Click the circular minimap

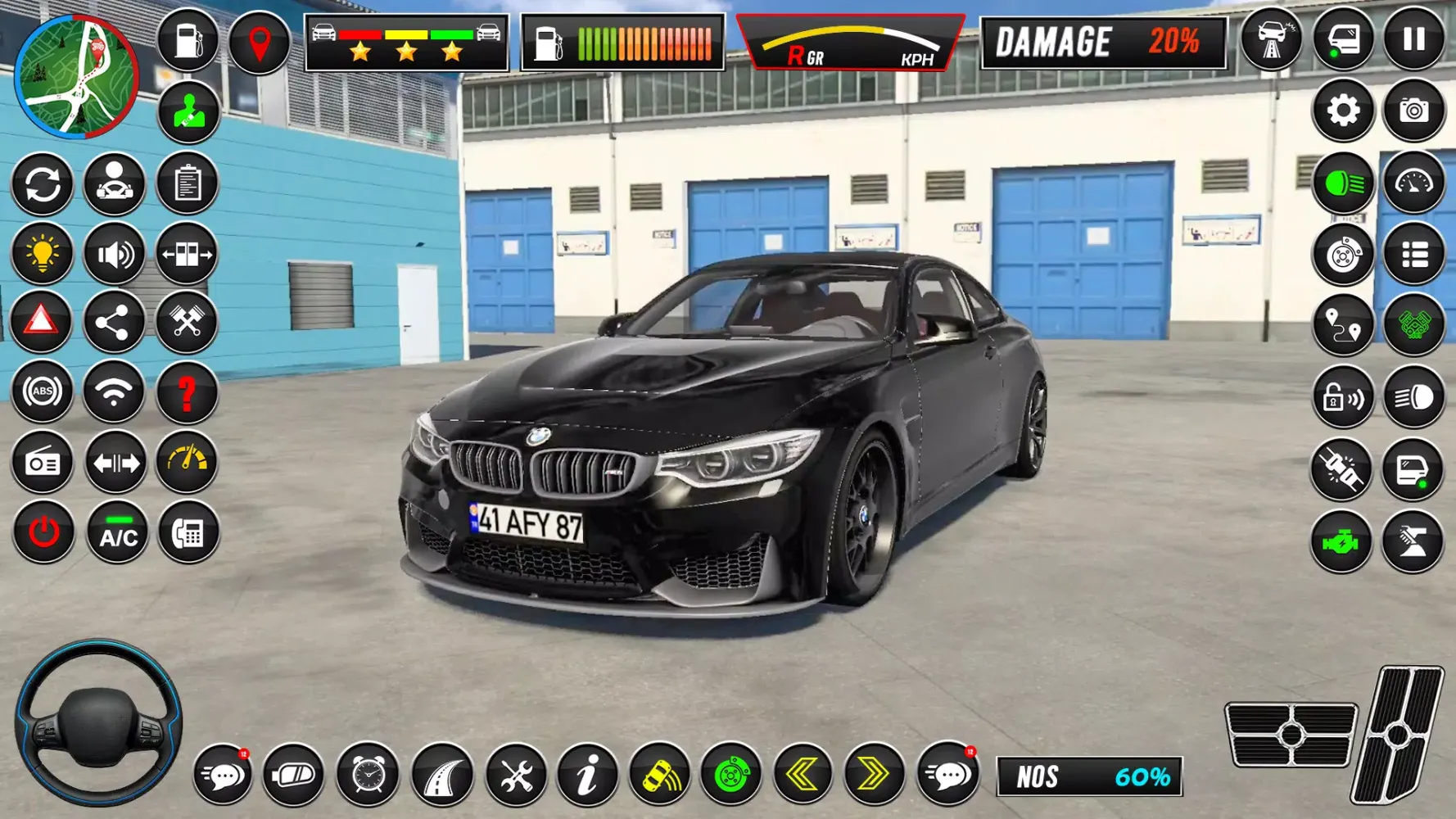(76, 76)
